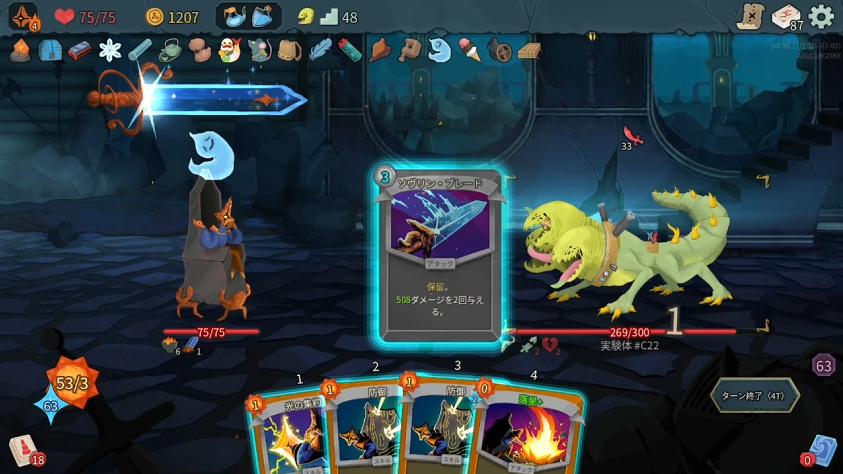The image size is (843, 474).
Task: Click the ターン終了 end turn button
Action: click(x=754, y=395)
